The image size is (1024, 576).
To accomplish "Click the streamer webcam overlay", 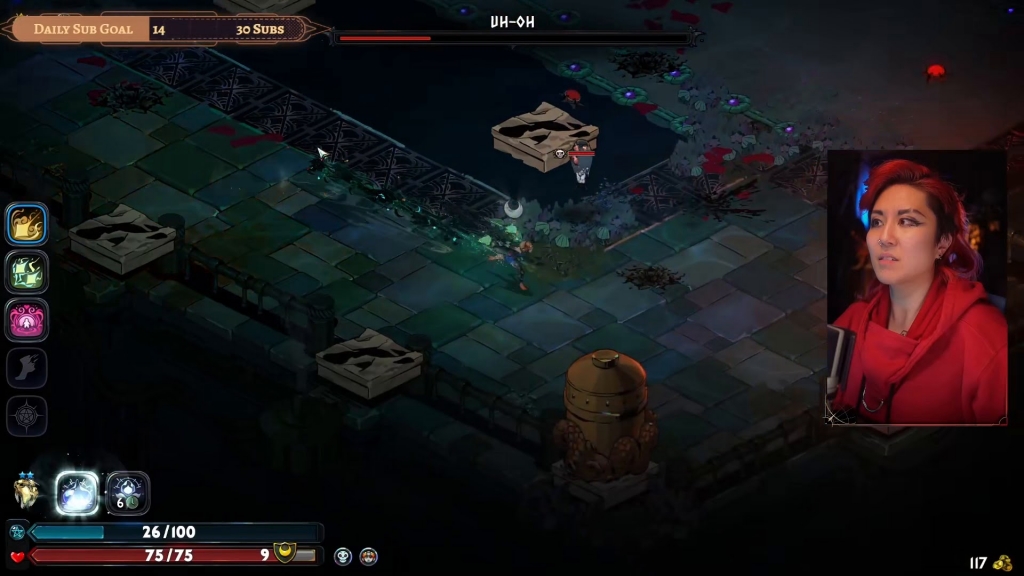I will click(917, 287).
